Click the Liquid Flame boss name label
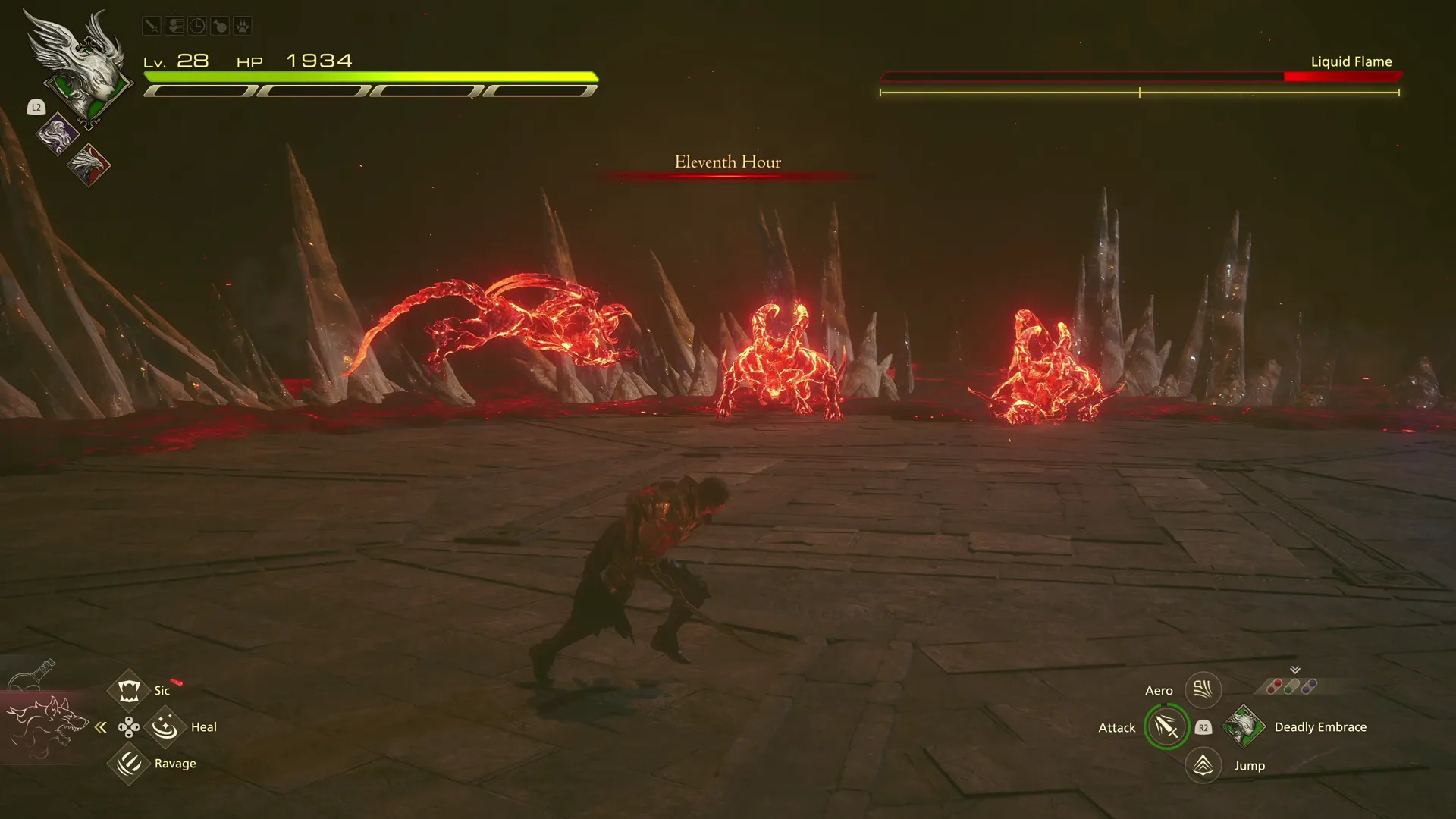Image resolution: width=1456 pixels, height=819 pixels. (1351, 61)
